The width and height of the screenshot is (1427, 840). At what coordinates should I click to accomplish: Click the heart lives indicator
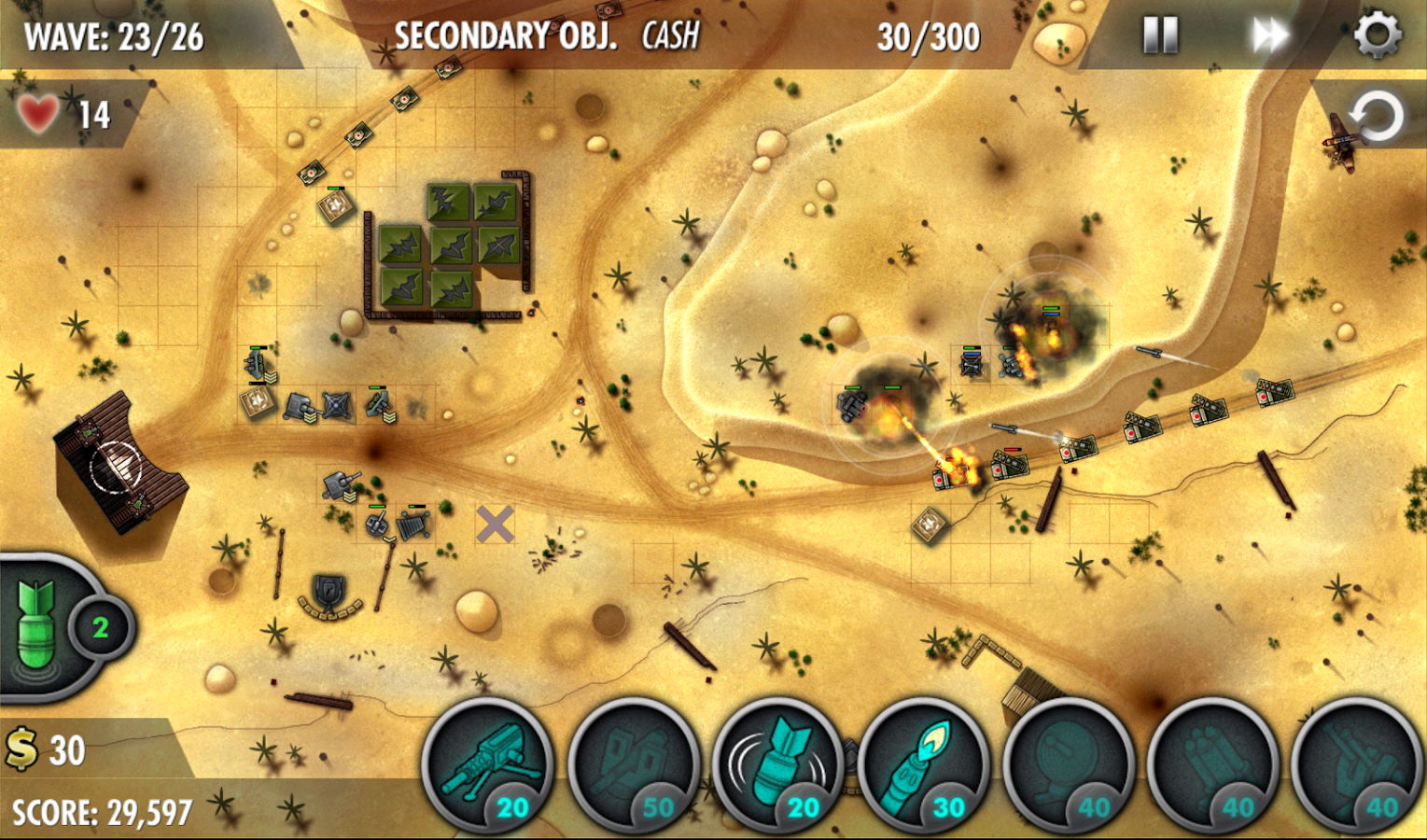pos(37,112)
